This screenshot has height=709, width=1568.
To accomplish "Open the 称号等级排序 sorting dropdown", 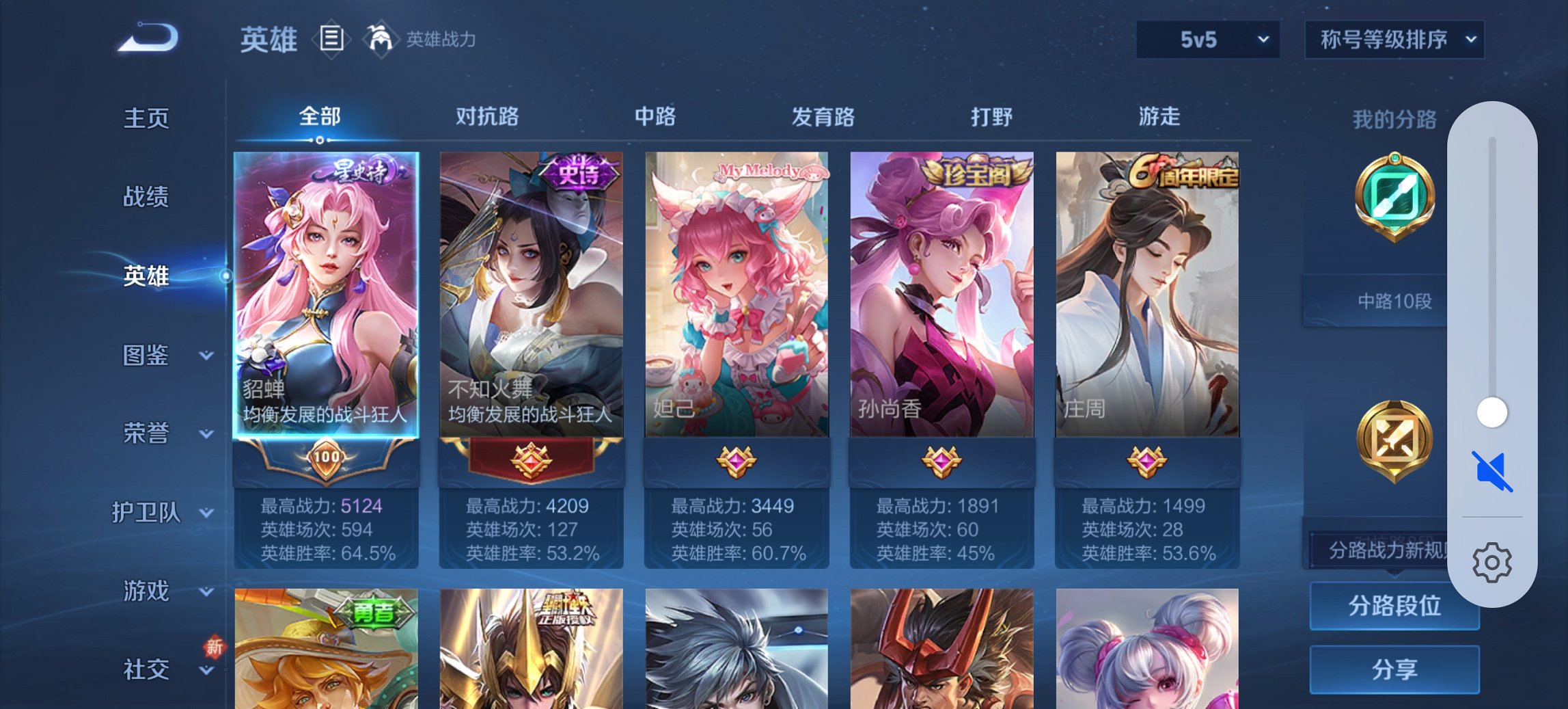I will coord(1394,39).
